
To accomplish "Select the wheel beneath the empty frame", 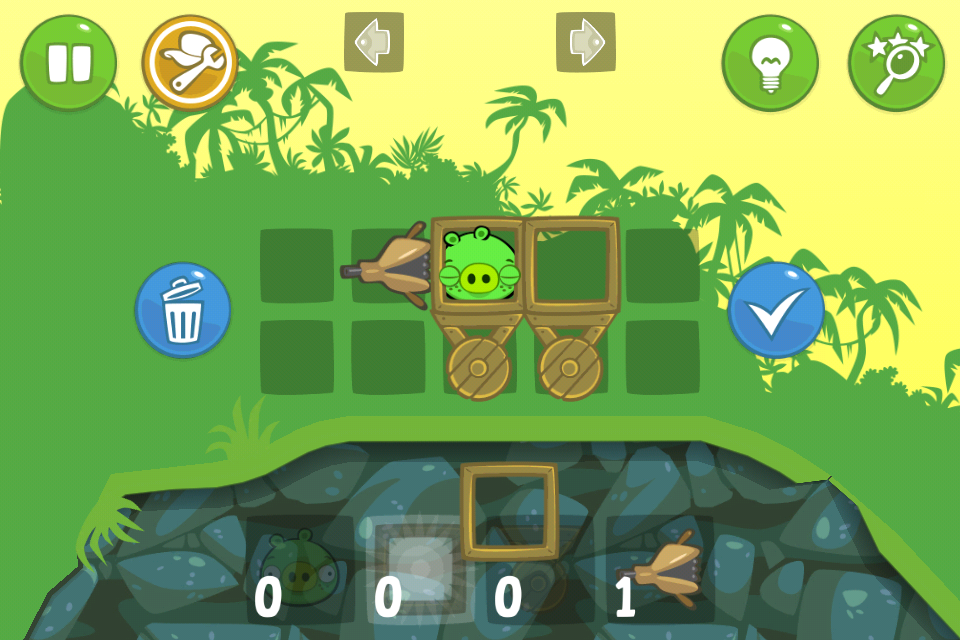I will pyautogui.click(x=571, y=367).
